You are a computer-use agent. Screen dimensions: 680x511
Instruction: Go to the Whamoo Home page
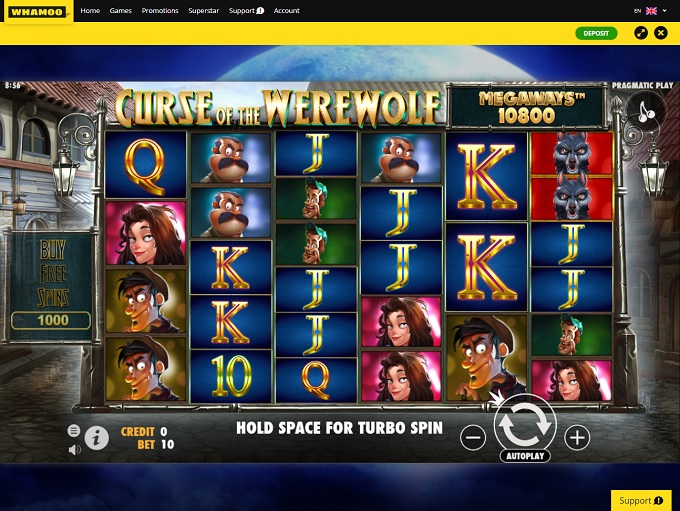(90, 11)
